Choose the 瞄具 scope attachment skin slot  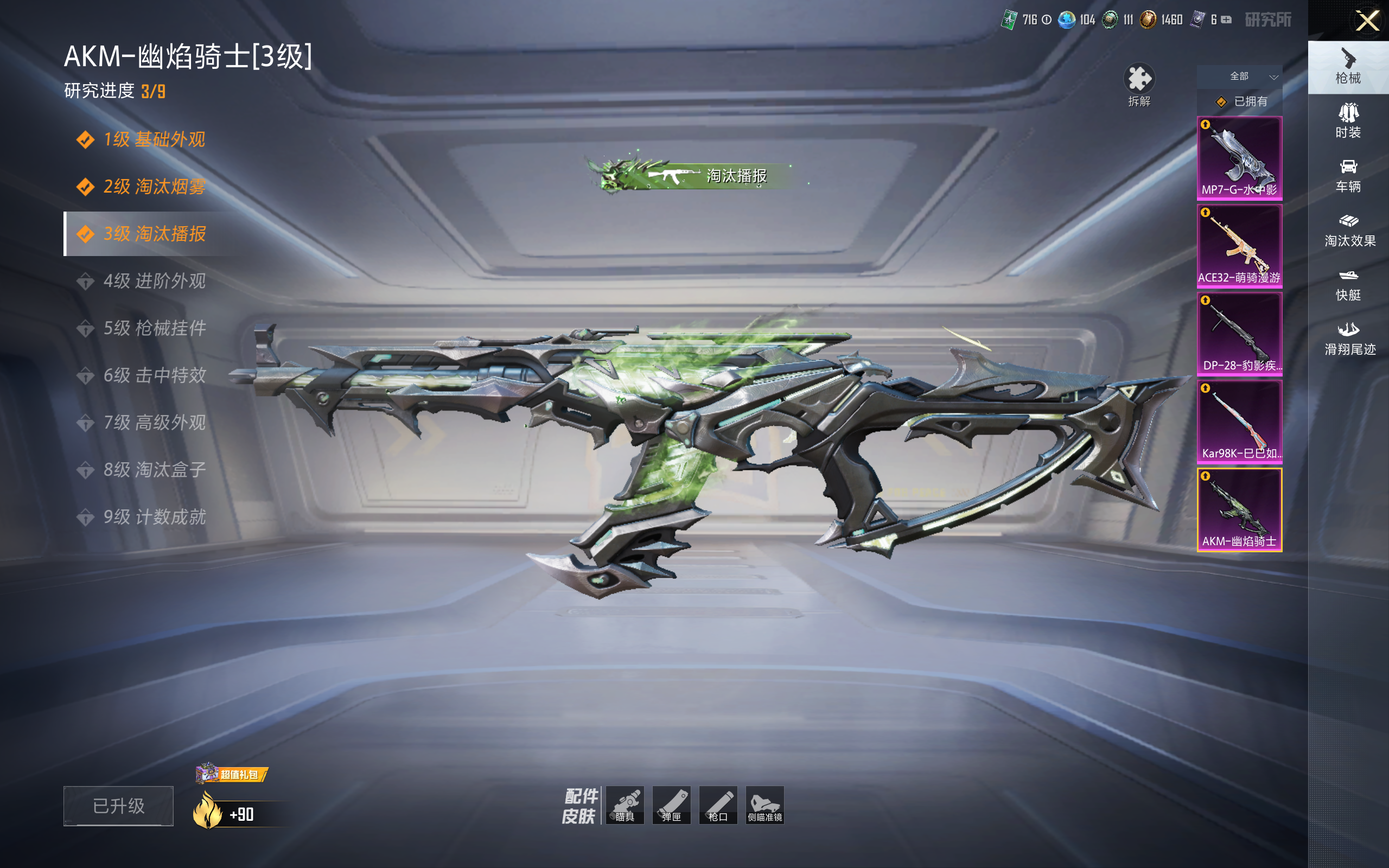click(625, 805)
